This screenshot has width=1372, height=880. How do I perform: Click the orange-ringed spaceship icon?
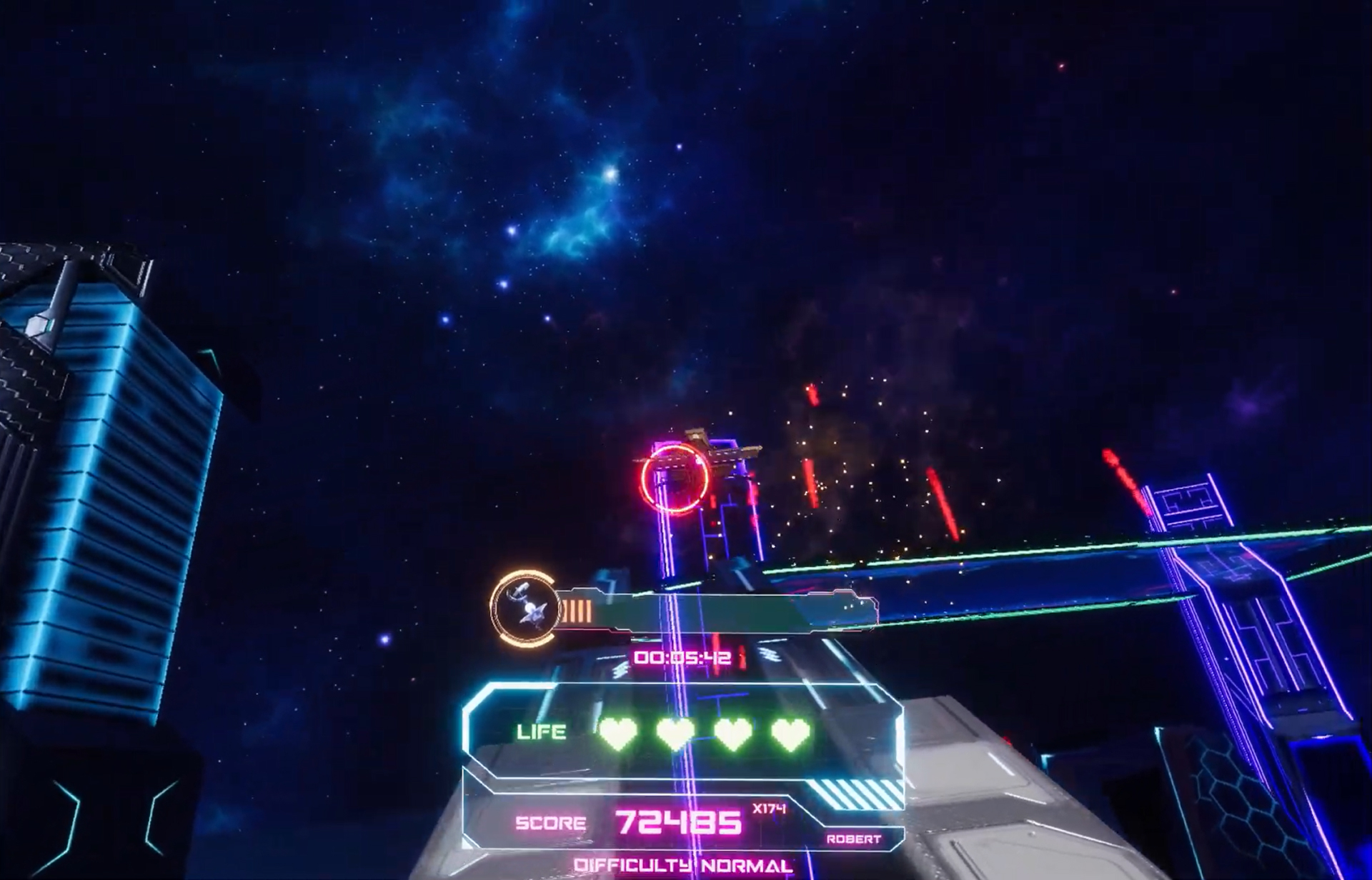pos(525,608)
